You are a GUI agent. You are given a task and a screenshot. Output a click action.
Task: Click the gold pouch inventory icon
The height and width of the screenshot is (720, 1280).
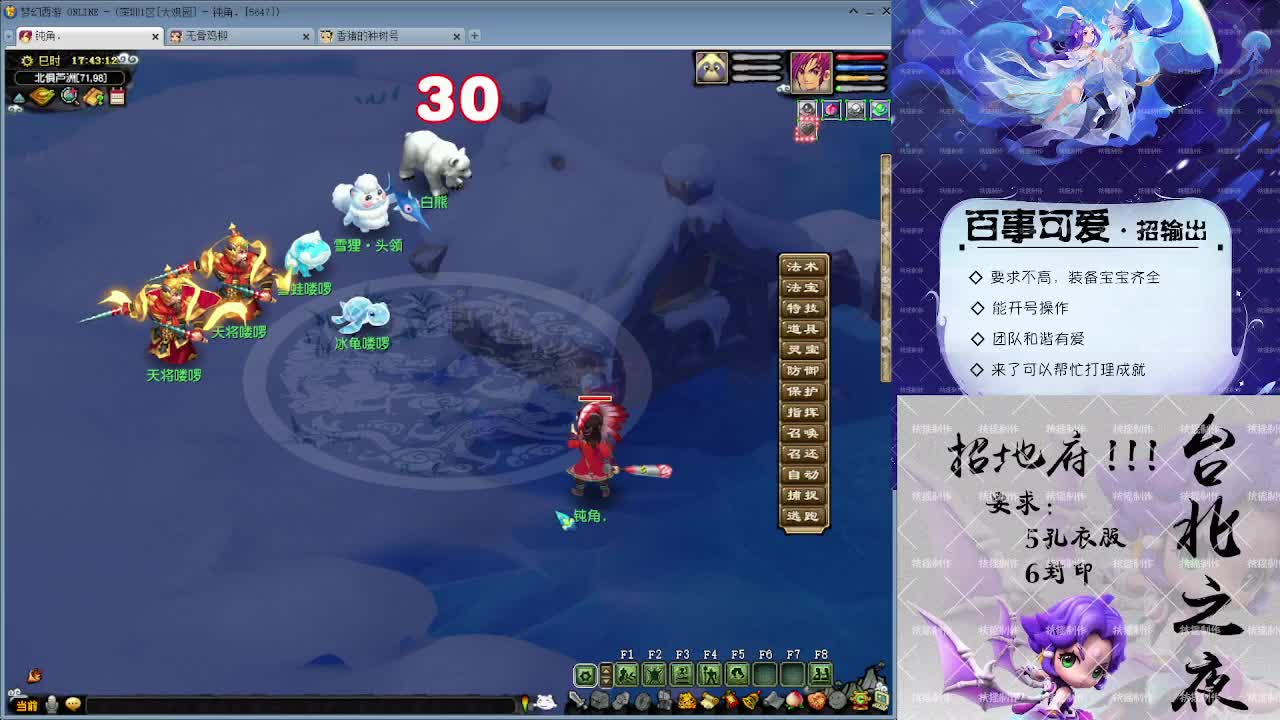click(x=43, y=94)
